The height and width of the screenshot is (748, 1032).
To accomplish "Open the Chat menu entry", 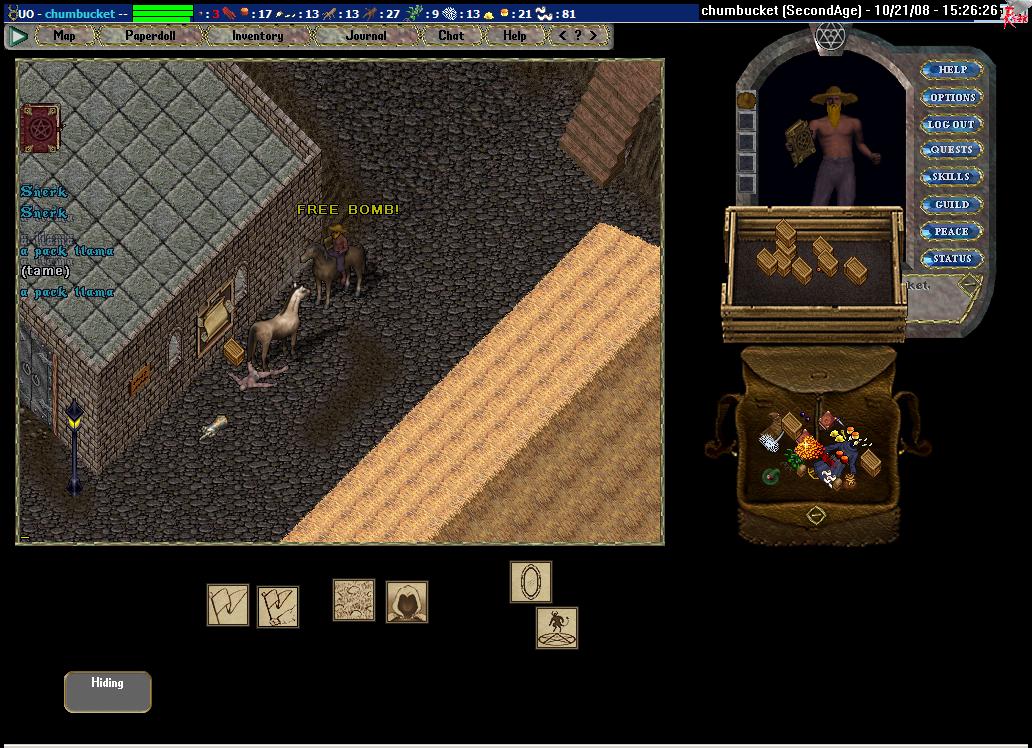I will [x=451, y=35].
